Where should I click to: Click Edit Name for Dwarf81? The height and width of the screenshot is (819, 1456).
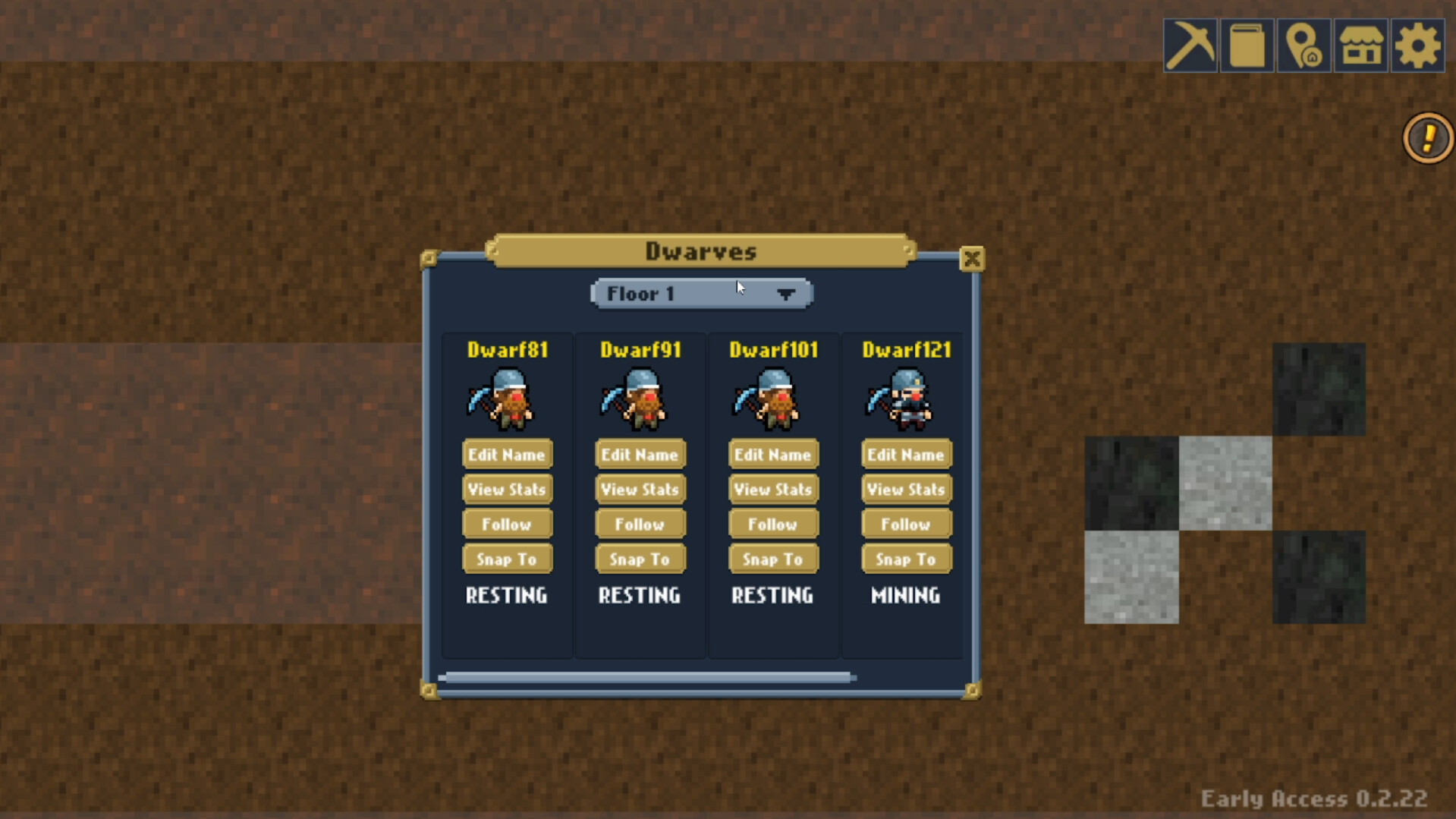coord(507,454)
